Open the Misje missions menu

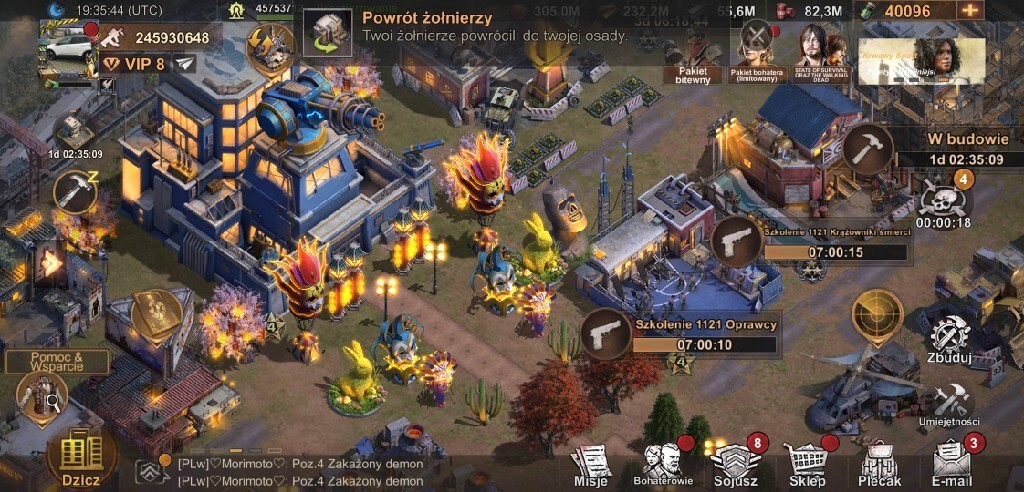[591, 464]
